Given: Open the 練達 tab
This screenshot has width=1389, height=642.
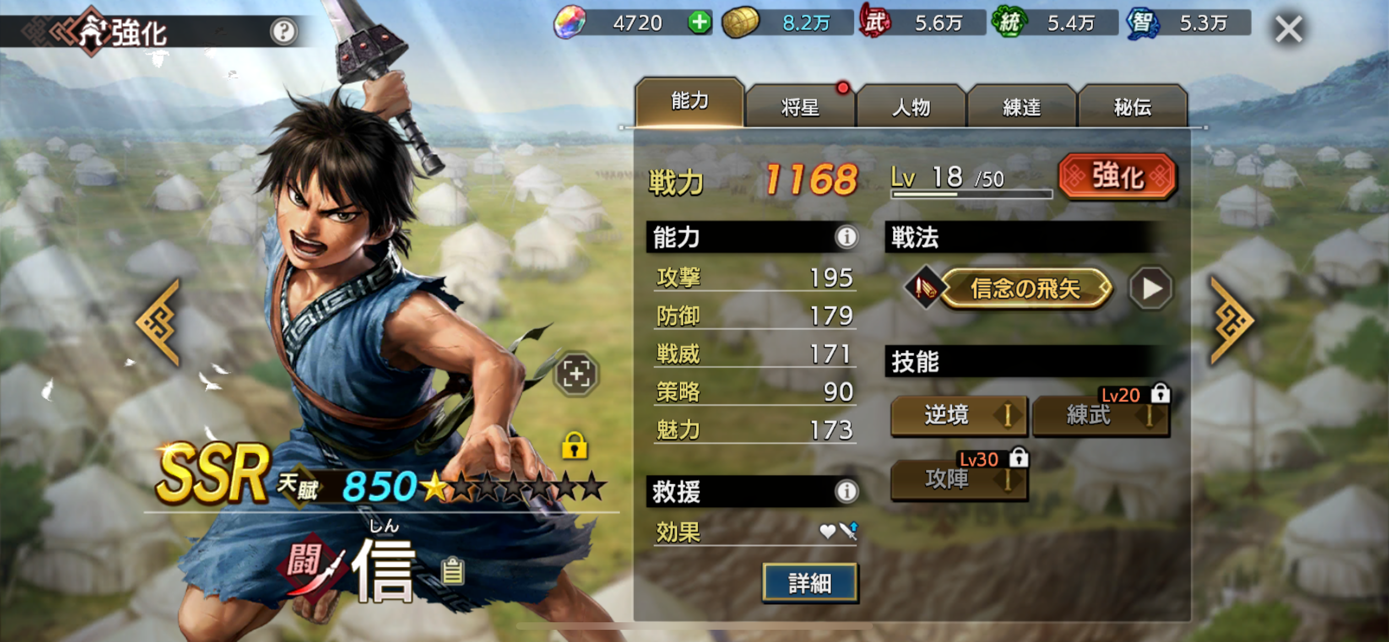Looking at the screenshot, I should [1022, 106].
